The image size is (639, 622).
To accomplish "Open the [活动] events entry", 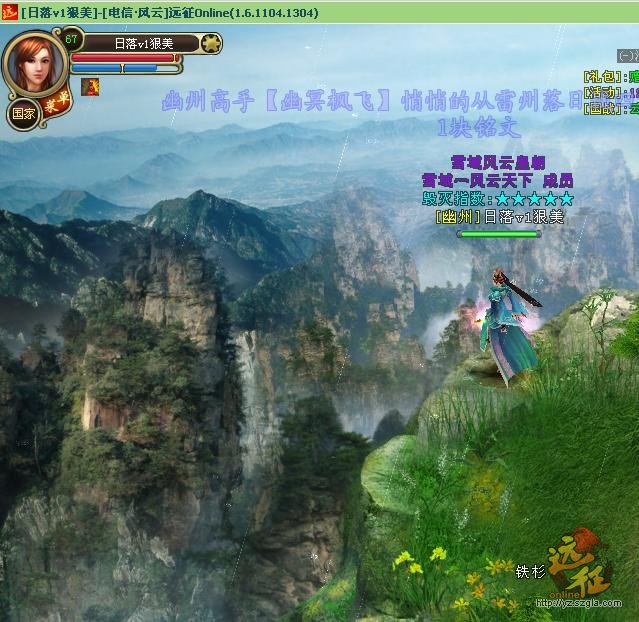I will point(601,92).
